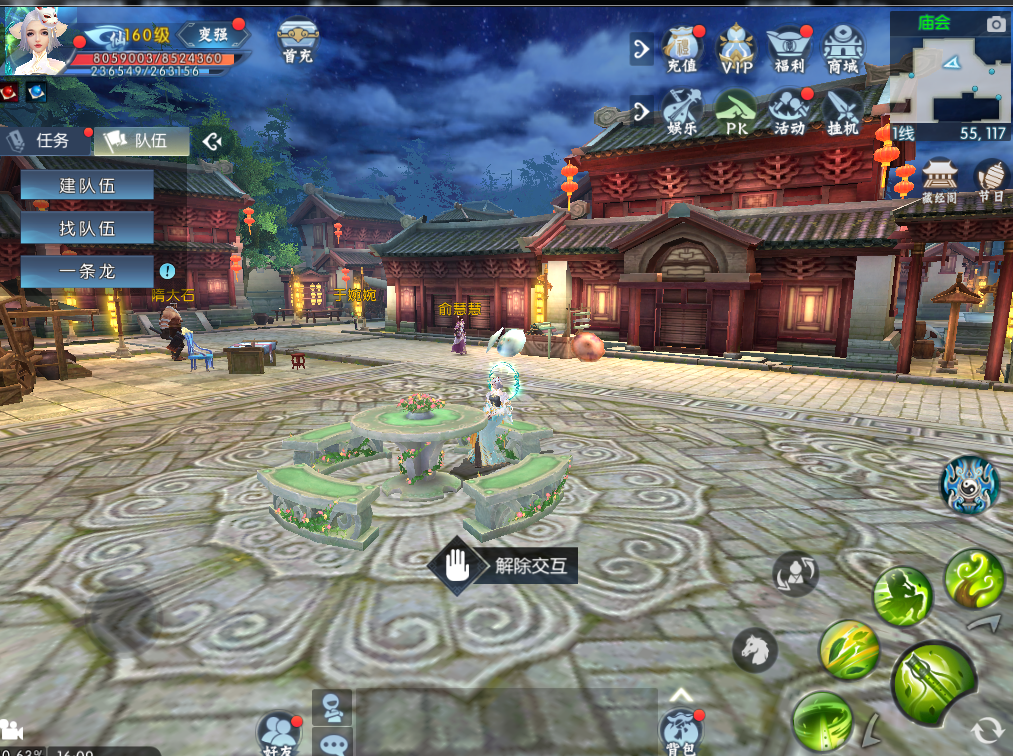
Task: Open the 娱乐 entertainment icon
Action: [x=682, y=112]
